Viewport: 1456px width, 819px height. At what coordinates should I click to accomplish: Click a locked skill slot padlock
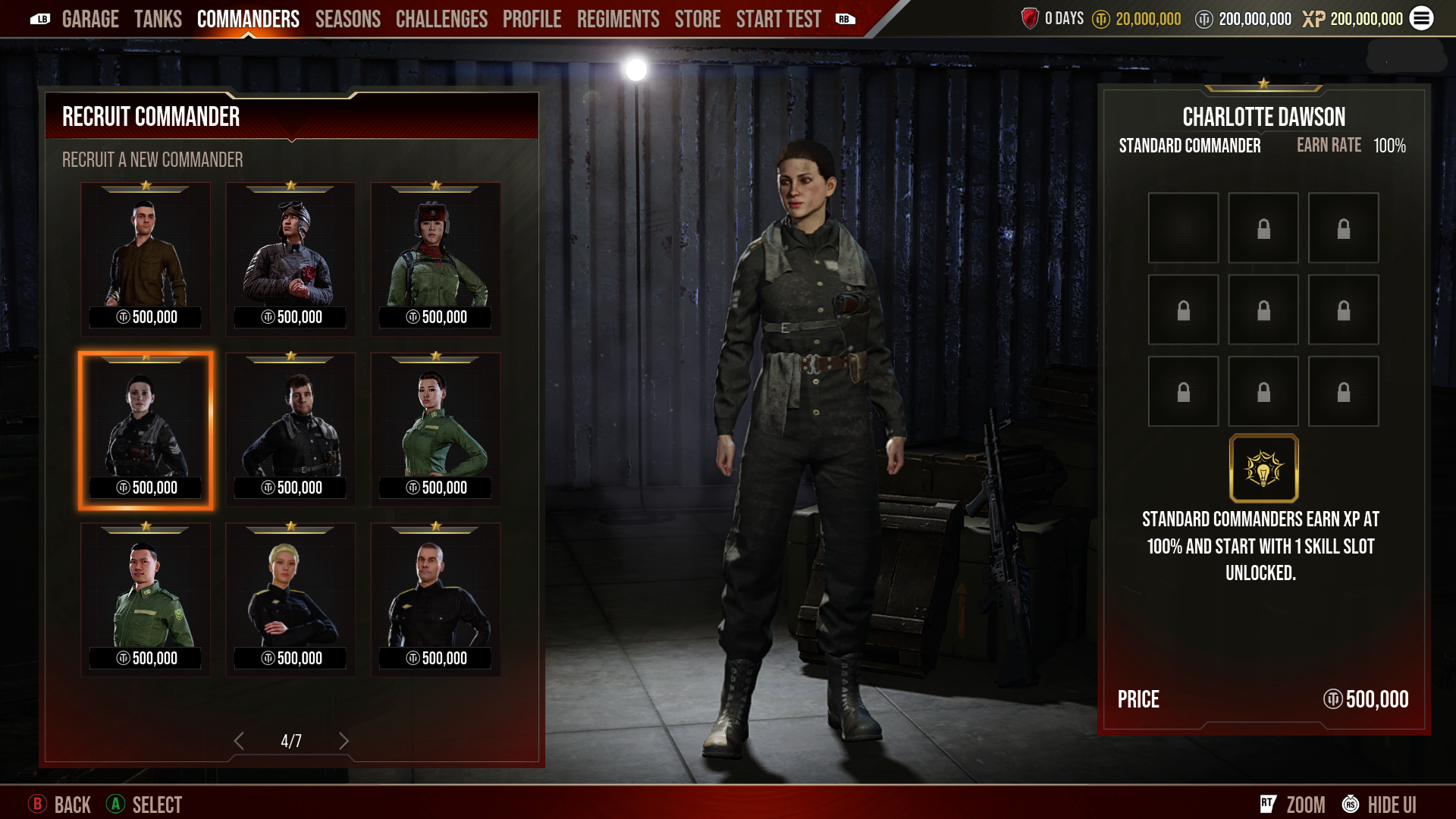[x=1263, y=227]
